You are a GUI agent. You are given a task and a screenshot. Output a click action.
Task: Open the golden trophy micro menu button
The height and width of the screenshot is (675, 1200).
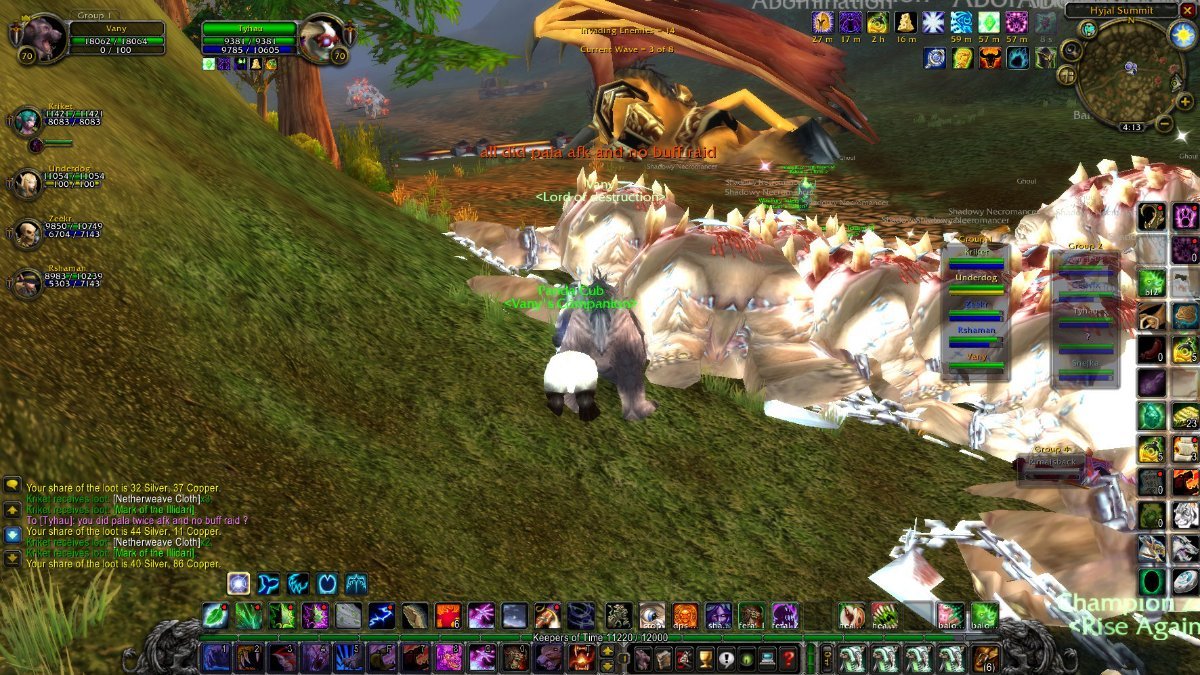pyautogui.click(x=706, y=658)
